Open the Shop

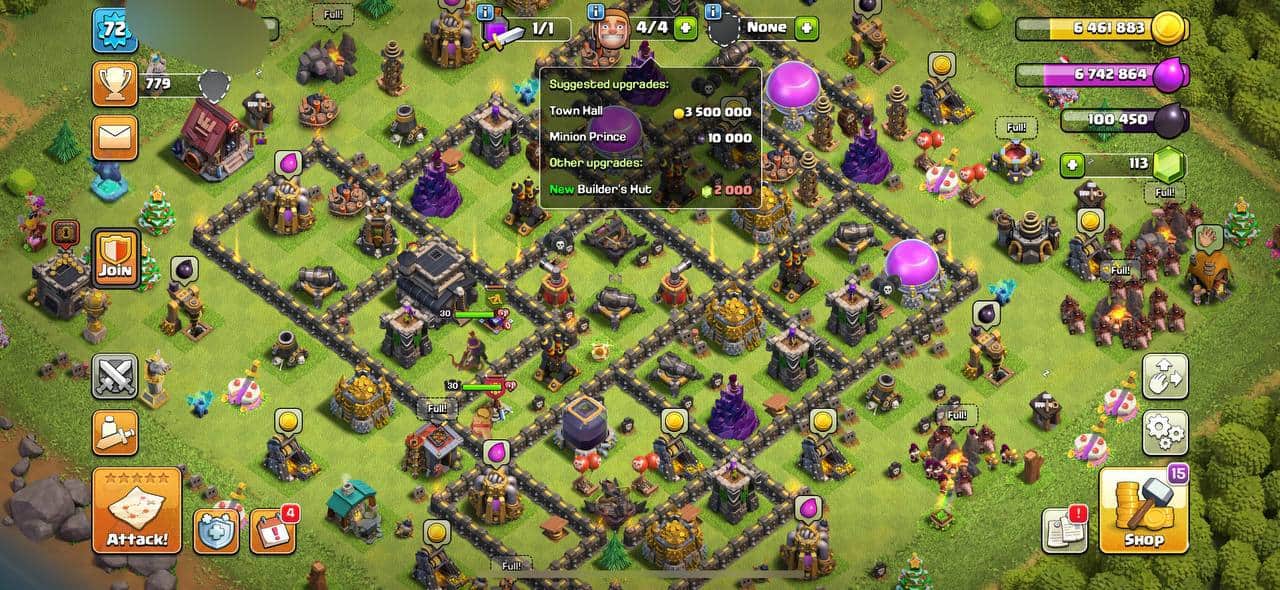point(1144,510)
